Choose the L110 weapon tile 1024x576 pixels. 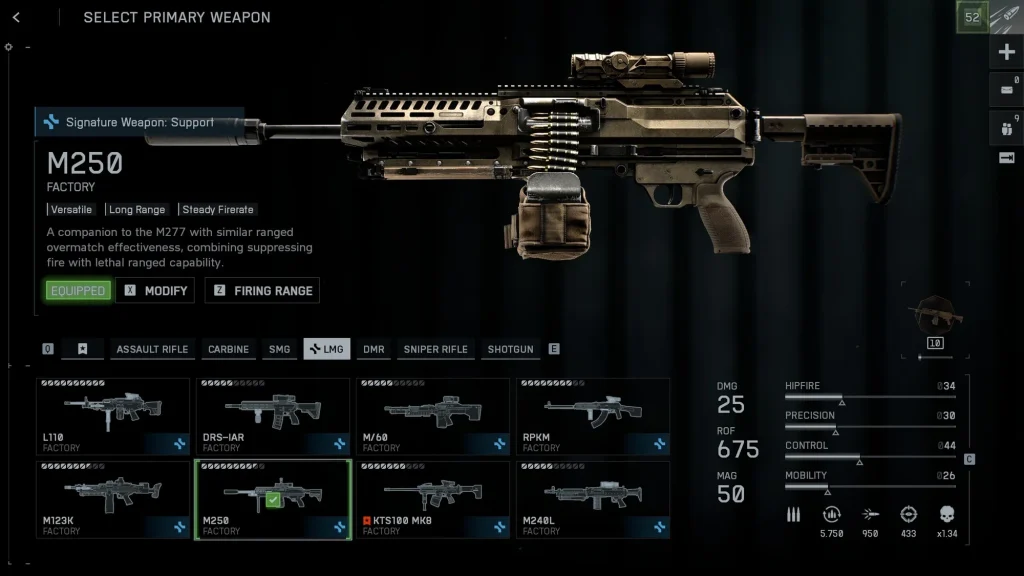(x=113, y=416)
